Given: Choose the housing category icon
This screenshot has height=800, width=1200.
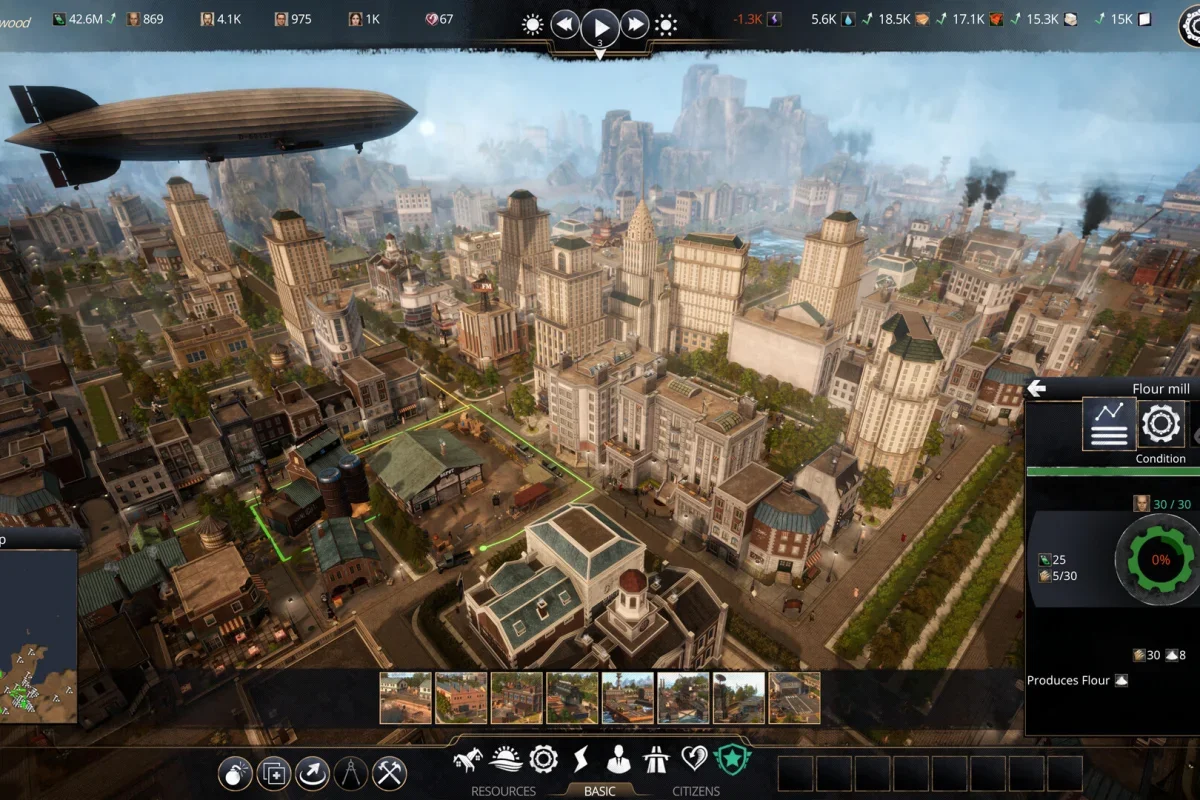Looking at the screenshot, I should coord(466,760).
